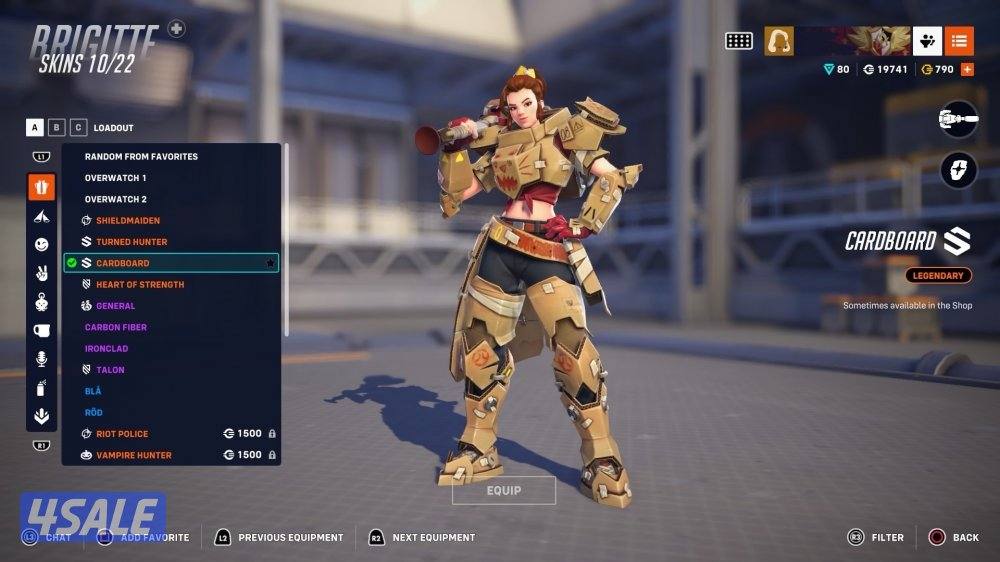Select the Carbon Fiber skin
This screenshot has height=562, width=1000.
(x=116, y=327)
